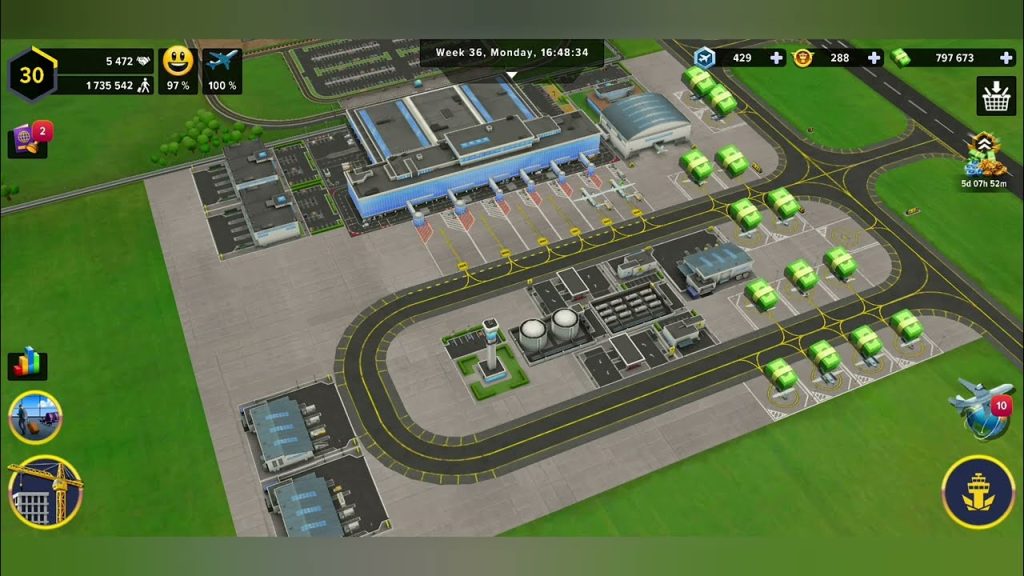
Task: Open the player level 30 badge
Action: point(32,74)
